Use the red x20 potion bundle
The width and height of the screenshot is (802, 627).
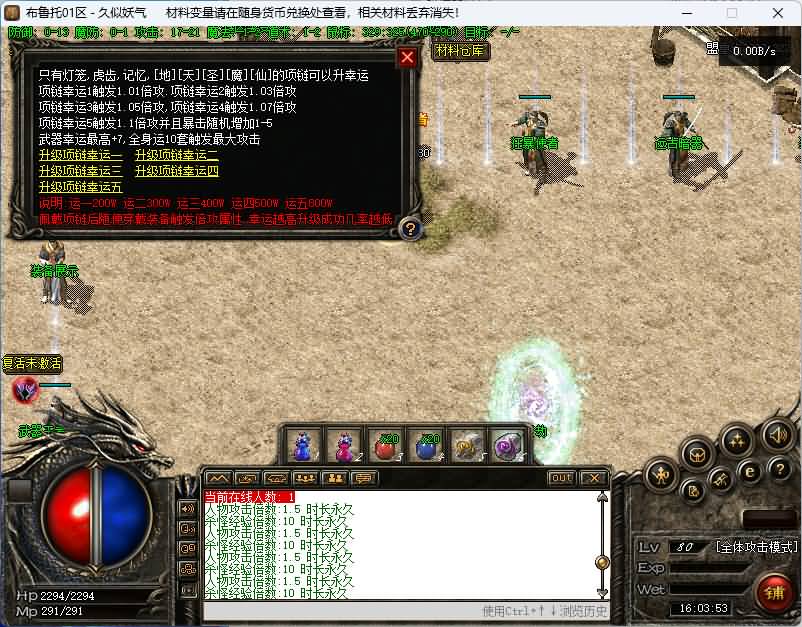[387, 445]
